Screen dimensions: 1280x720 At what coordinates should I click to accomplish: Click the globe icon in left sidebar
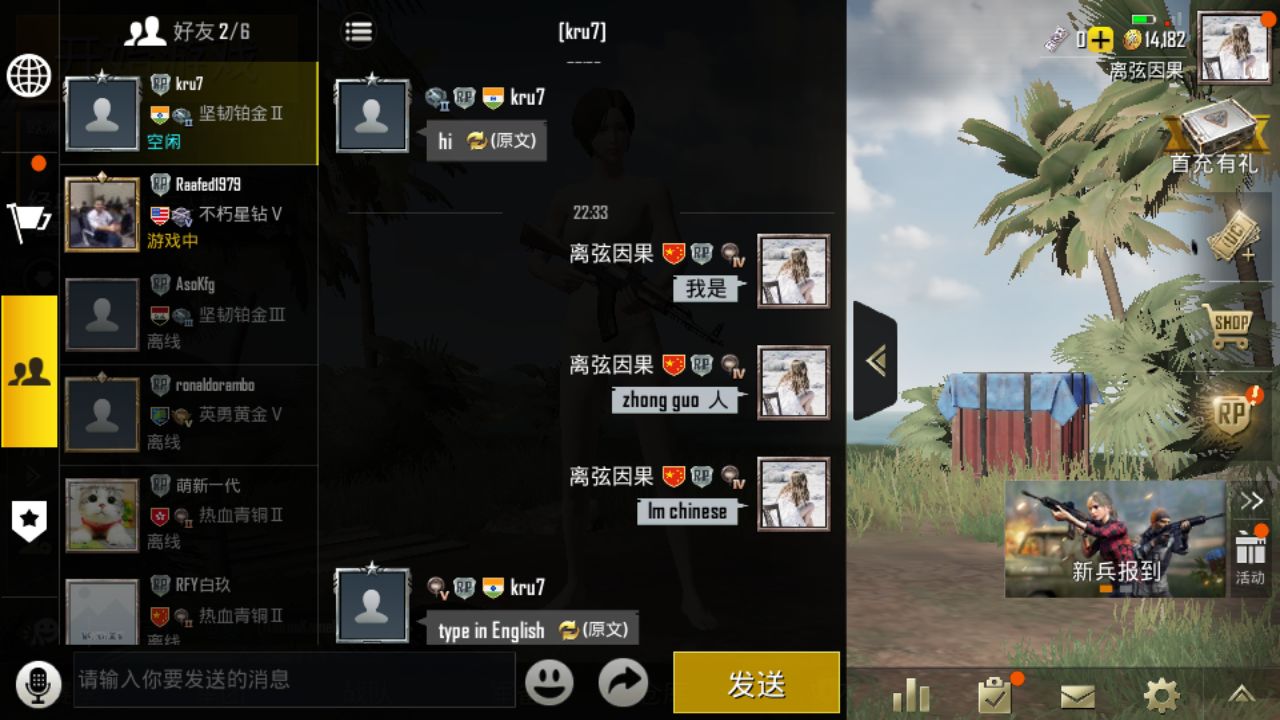tap(29, 77)
